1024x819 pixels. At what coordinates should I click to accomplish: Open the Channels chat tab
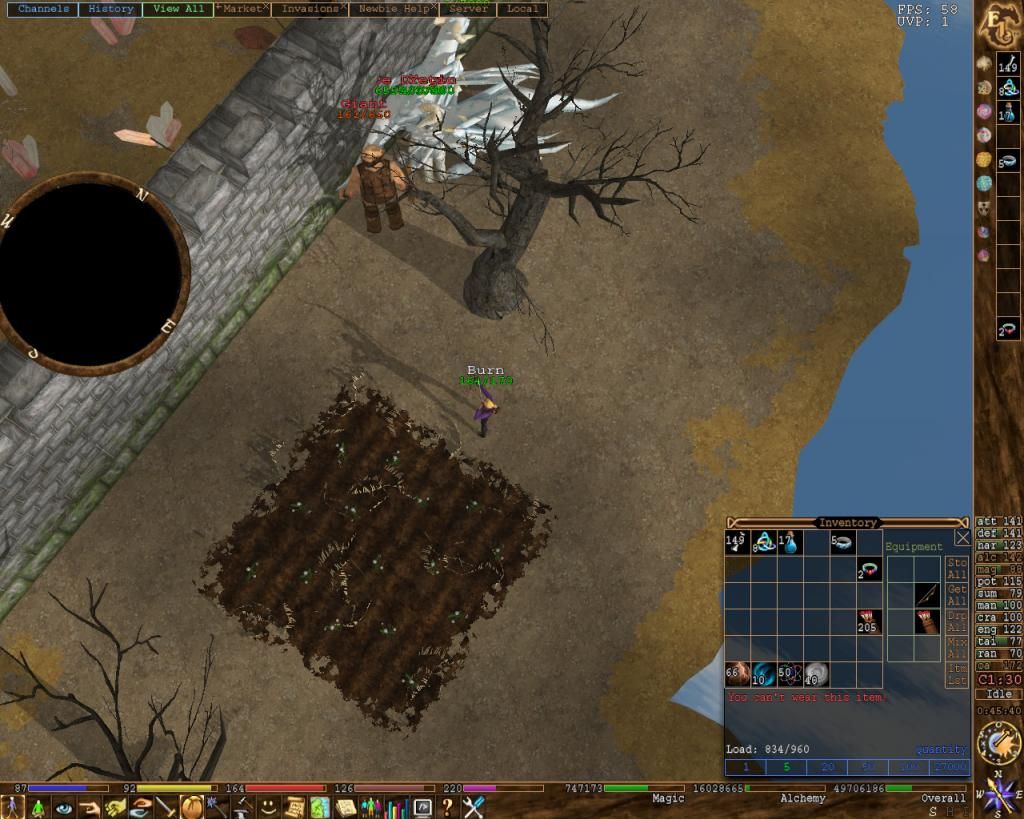coord(44,9)
